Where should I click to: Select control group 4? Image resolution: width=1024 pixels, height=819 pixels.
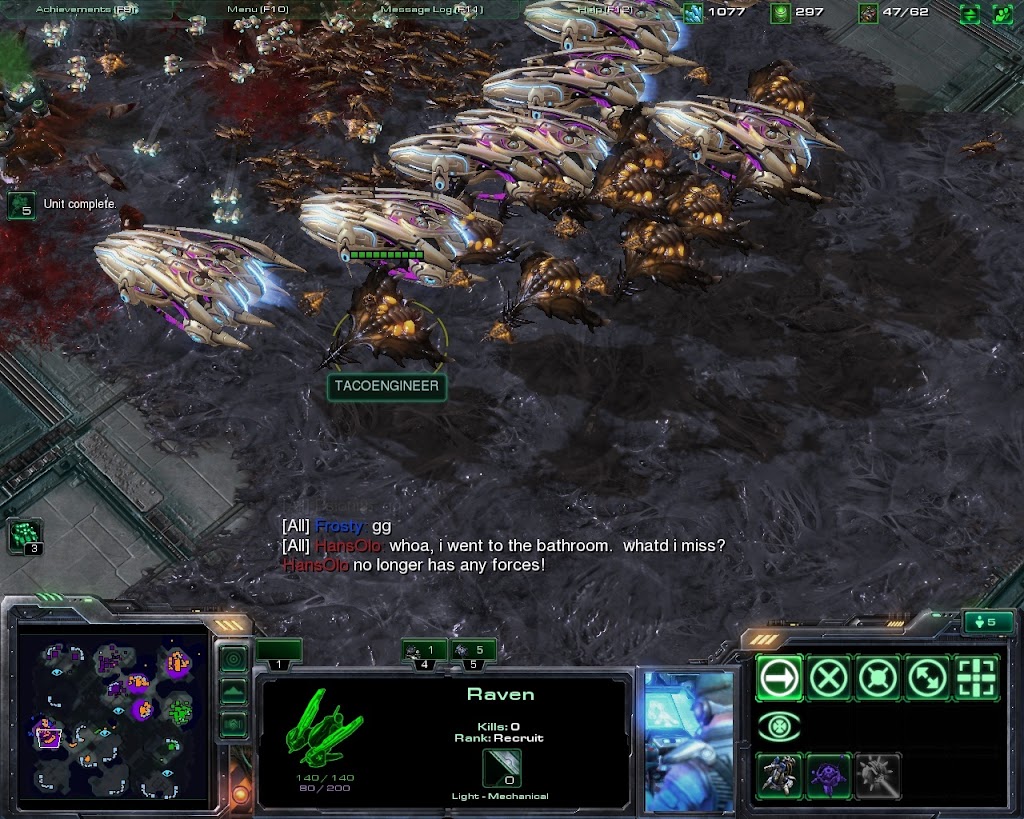coord(424,654)
